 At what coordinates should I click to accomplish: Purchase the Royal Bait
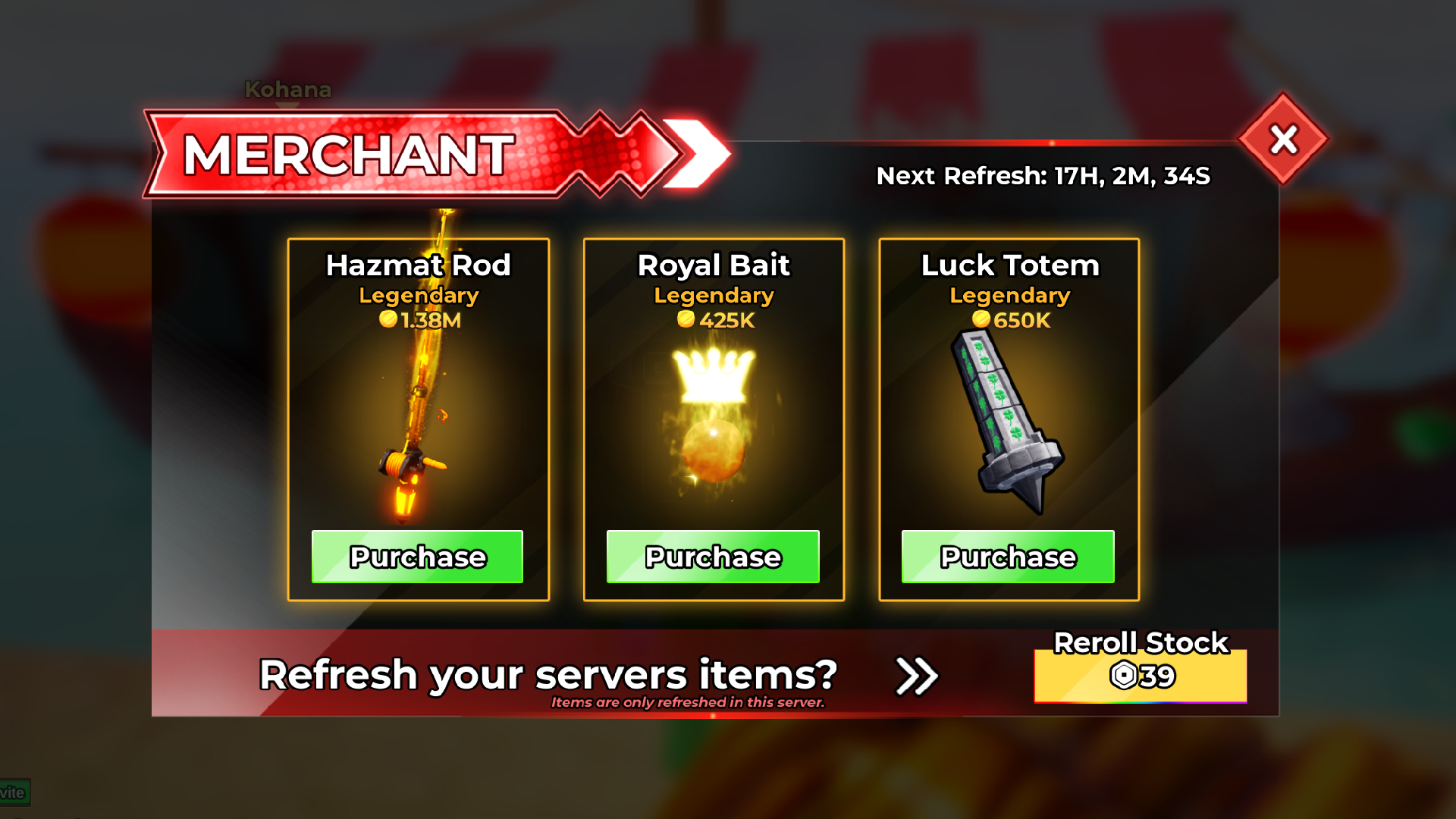pyautogui.click(x=713, y=557)
